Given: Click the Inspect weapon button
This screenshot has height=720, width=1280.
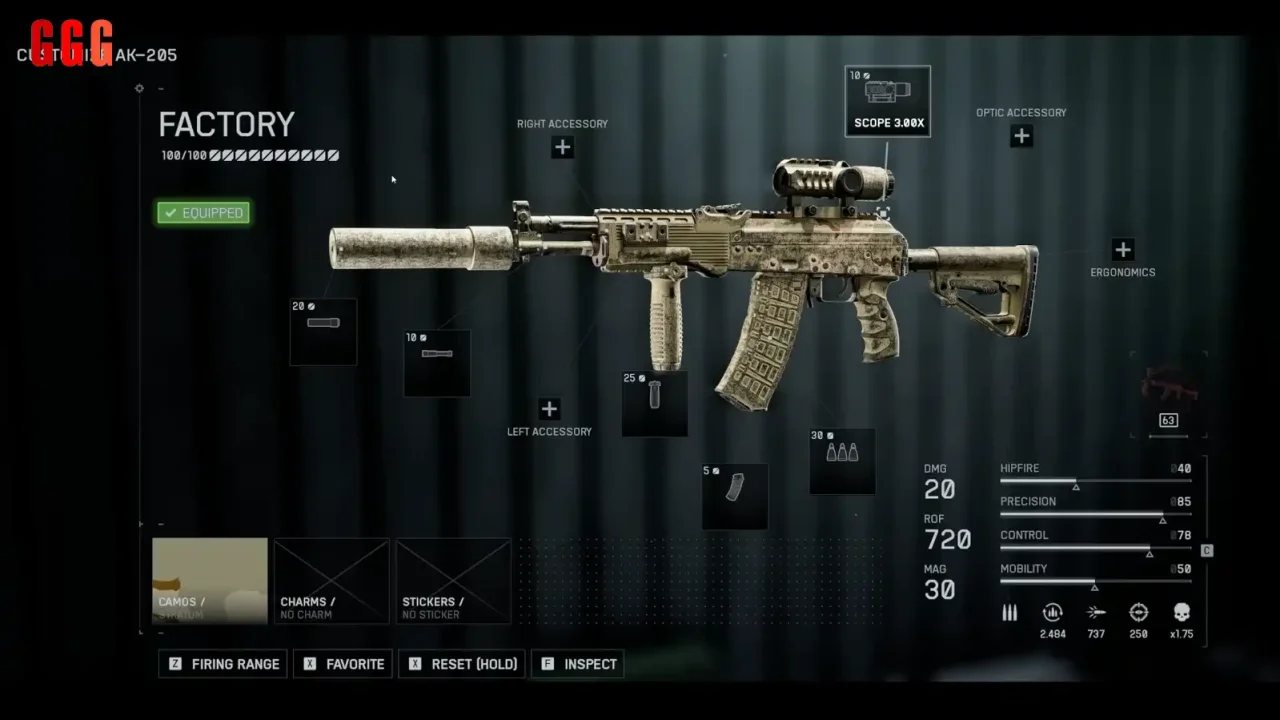Looking at the screenshot, I should pyautogui.click(x=577, y=664).
